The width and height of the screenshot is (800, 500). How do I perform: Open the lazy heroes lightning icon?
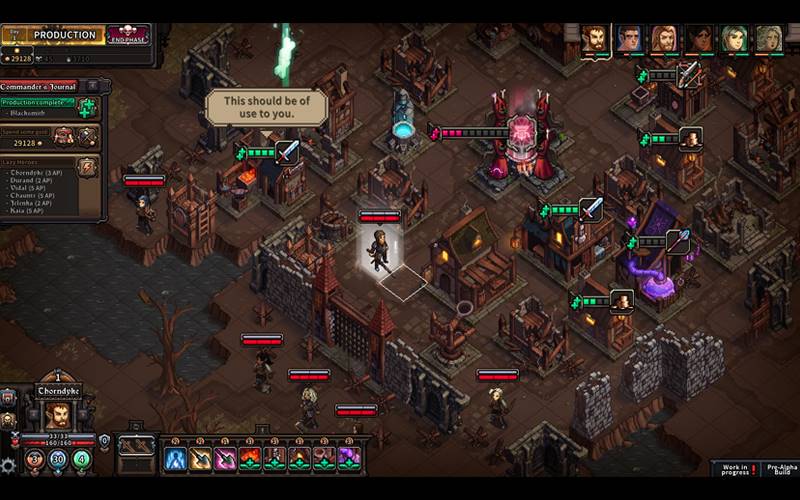(88, 167)
